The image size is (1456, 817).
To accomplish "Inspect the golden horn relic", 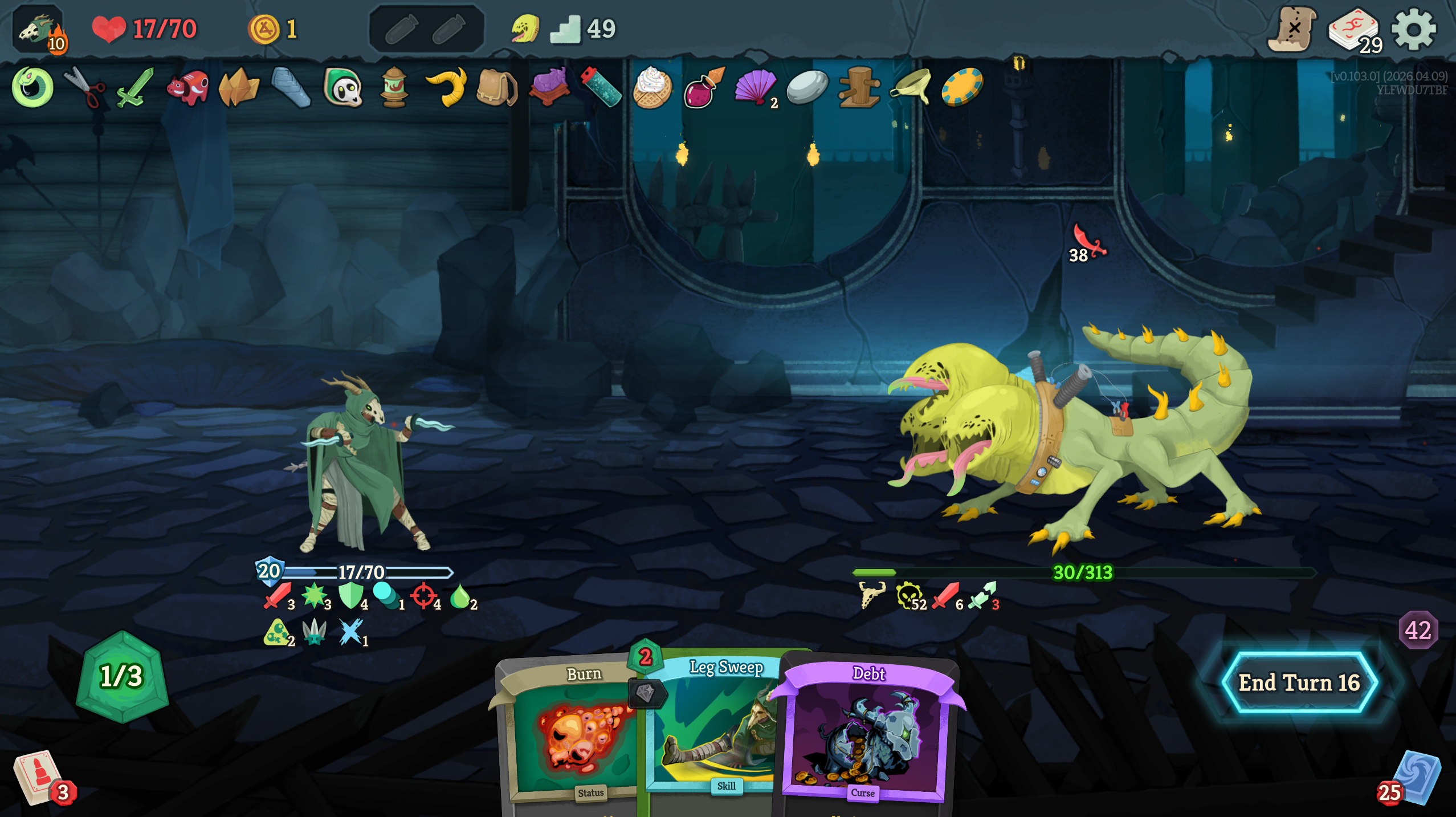I will pyautogui.click(x=446, y=87).
